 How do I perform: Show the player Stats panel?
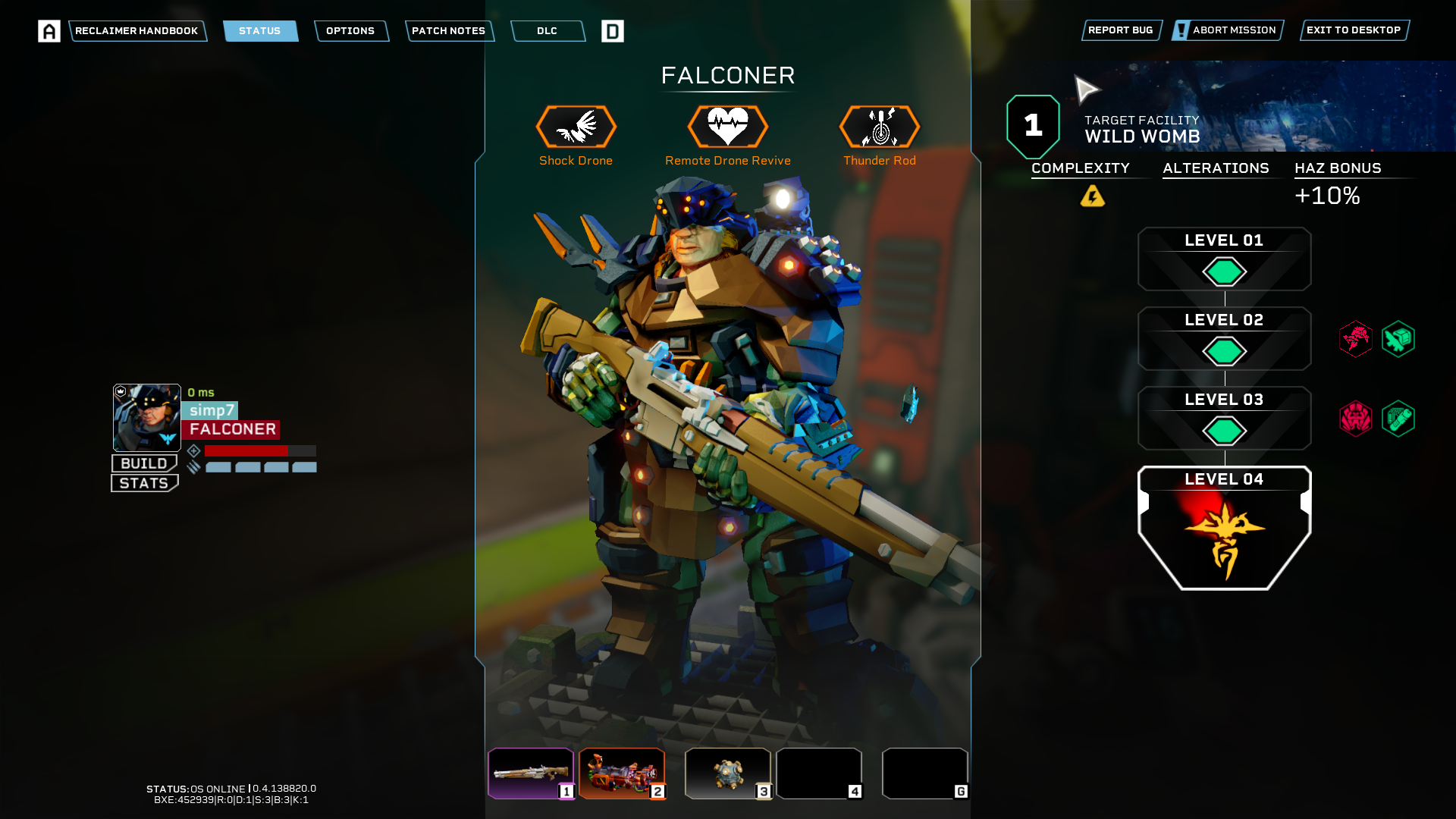pos(144,483)
